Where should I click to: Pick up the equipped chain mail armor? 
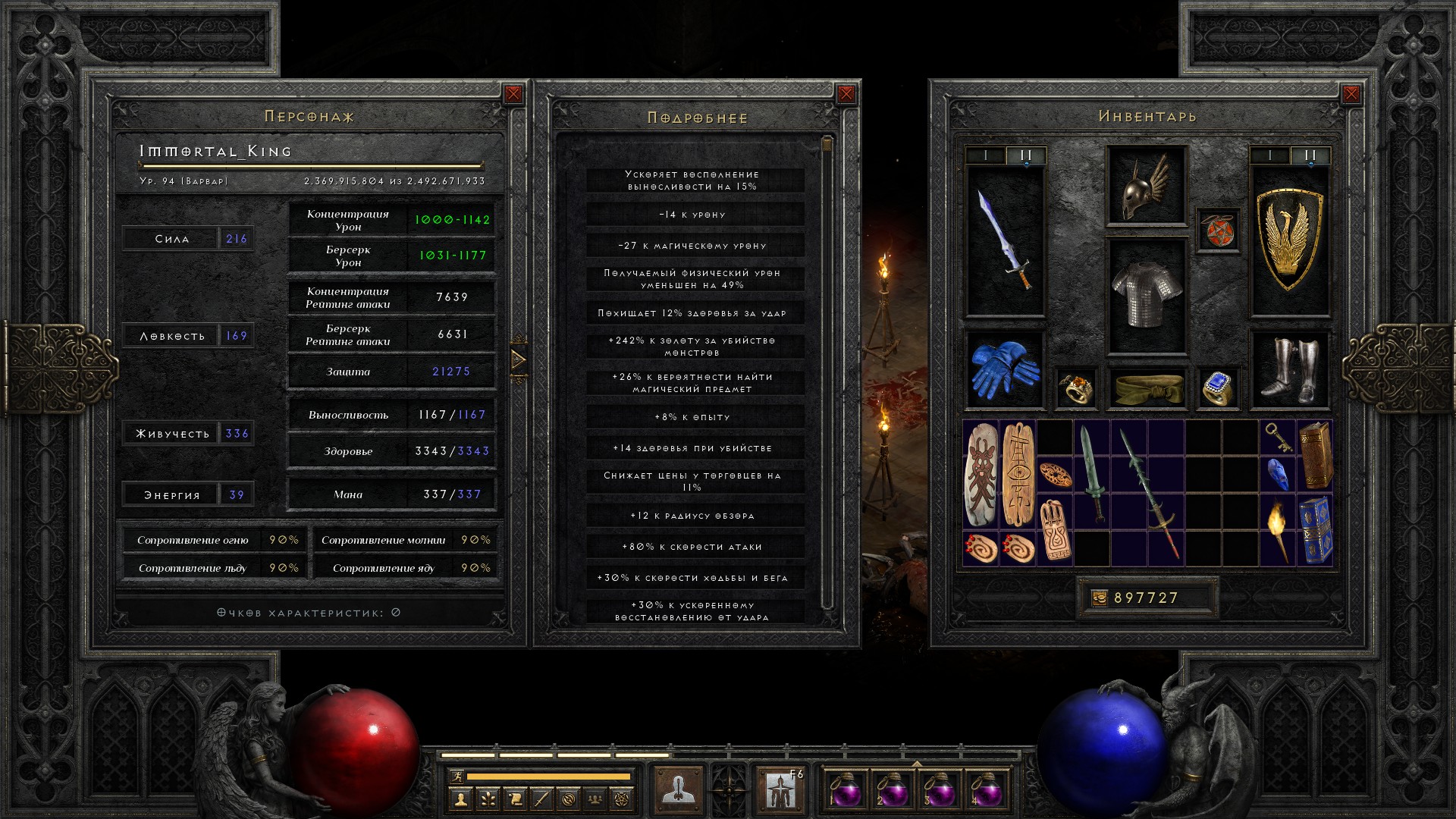coord(1146,296)
